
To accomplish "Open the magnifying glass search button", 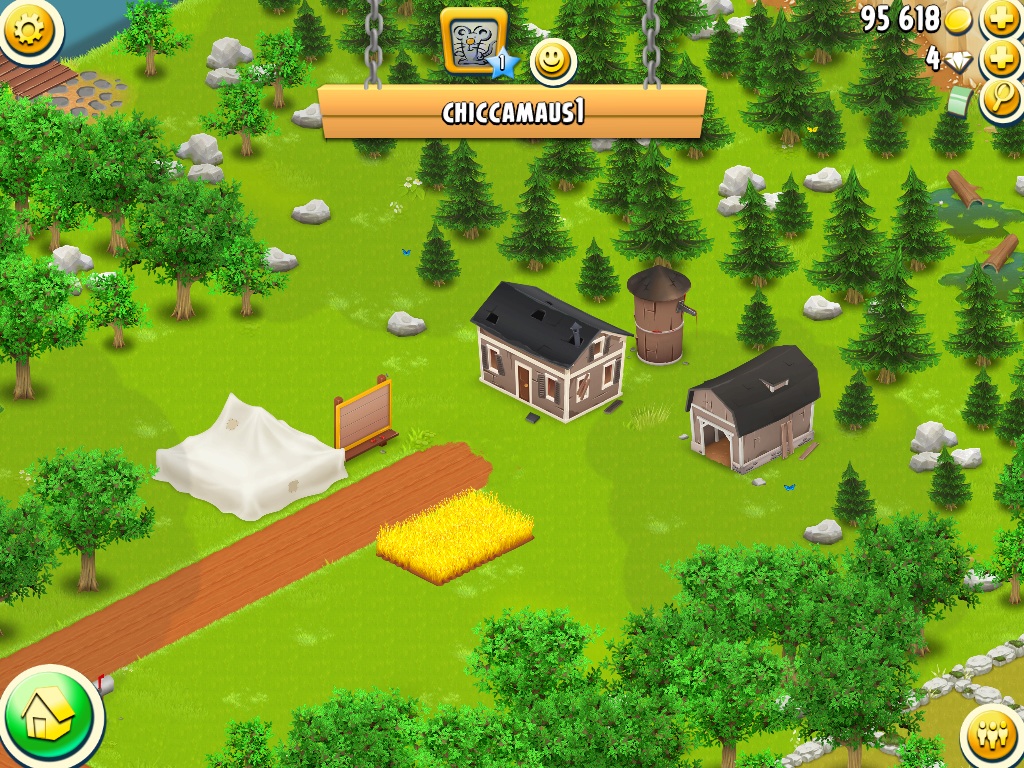I will click(1001, 99).
